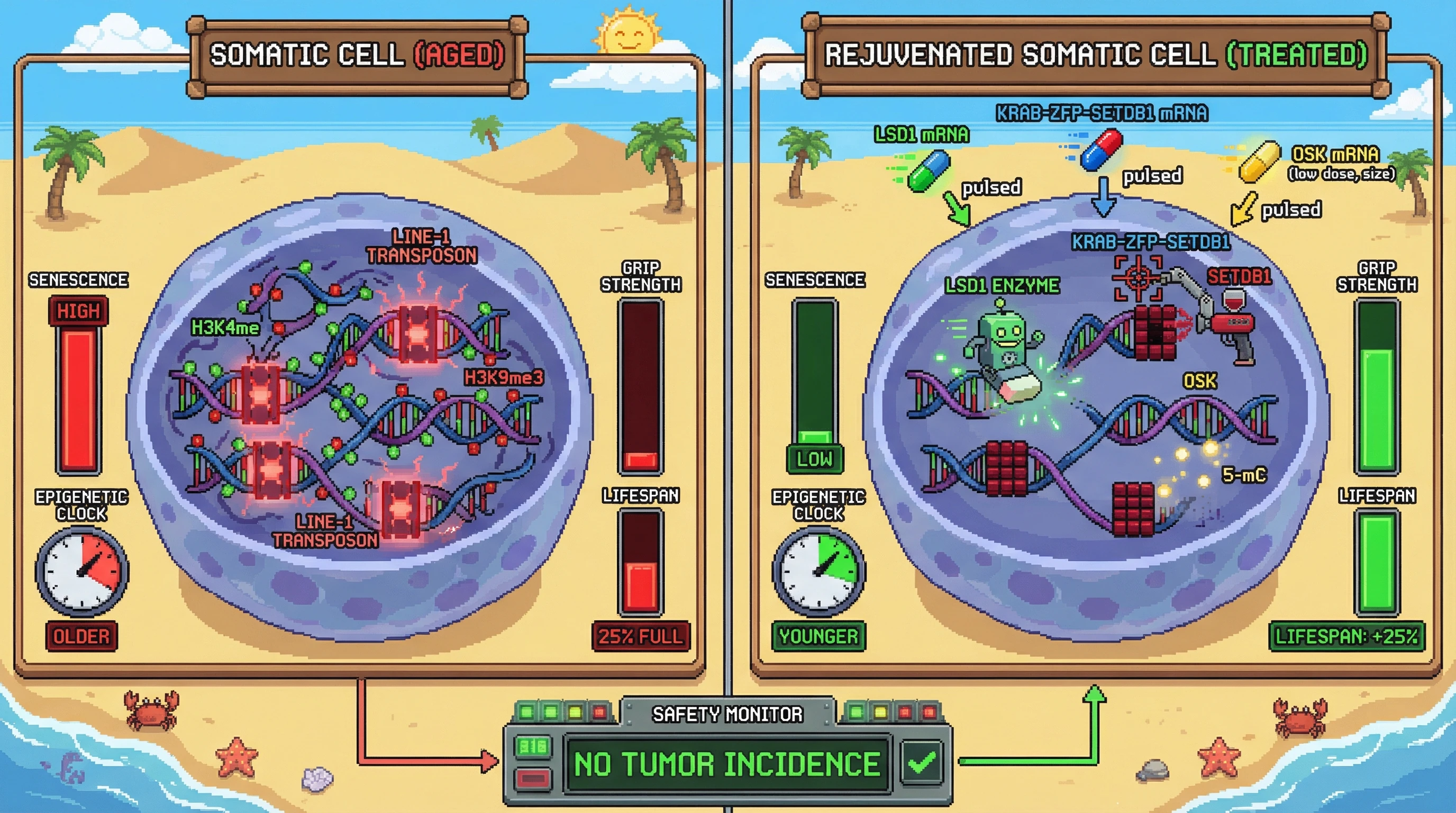Image resolution: width=1456 pixels, height=813 pixels.
Task: Choose the red-blue KRAB-ZFP-SETDB1 mRNA capsule
Action: point(1100,150)
